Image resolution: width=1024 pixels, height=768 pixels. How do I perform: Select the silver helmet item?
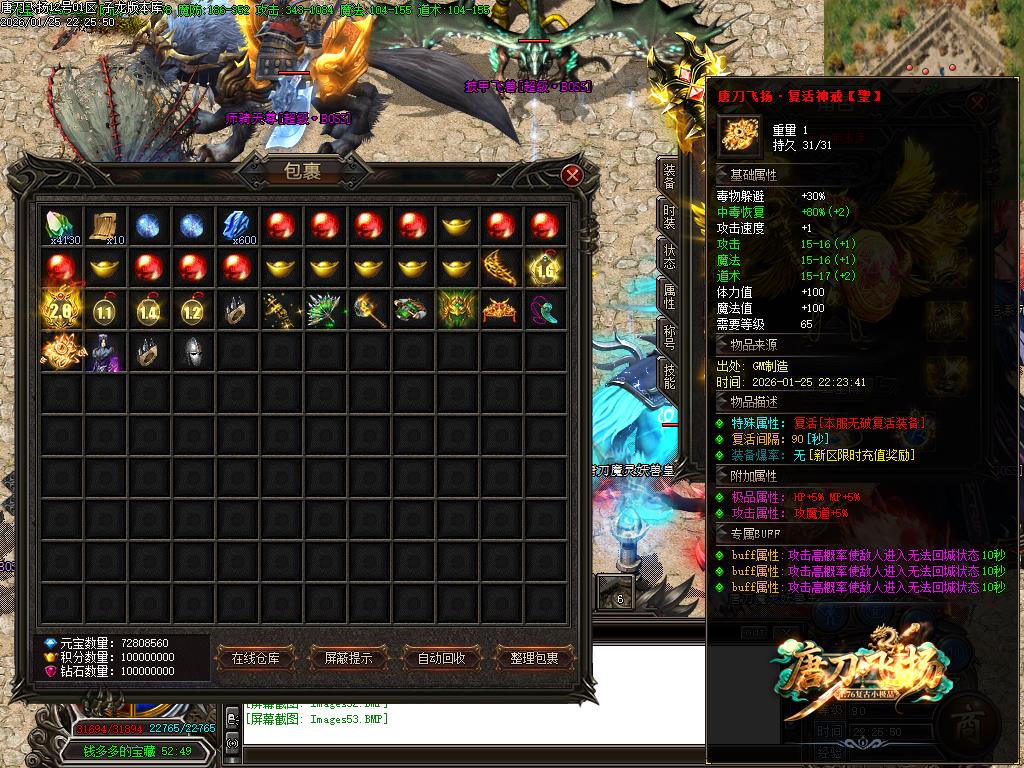pos(193,353)
